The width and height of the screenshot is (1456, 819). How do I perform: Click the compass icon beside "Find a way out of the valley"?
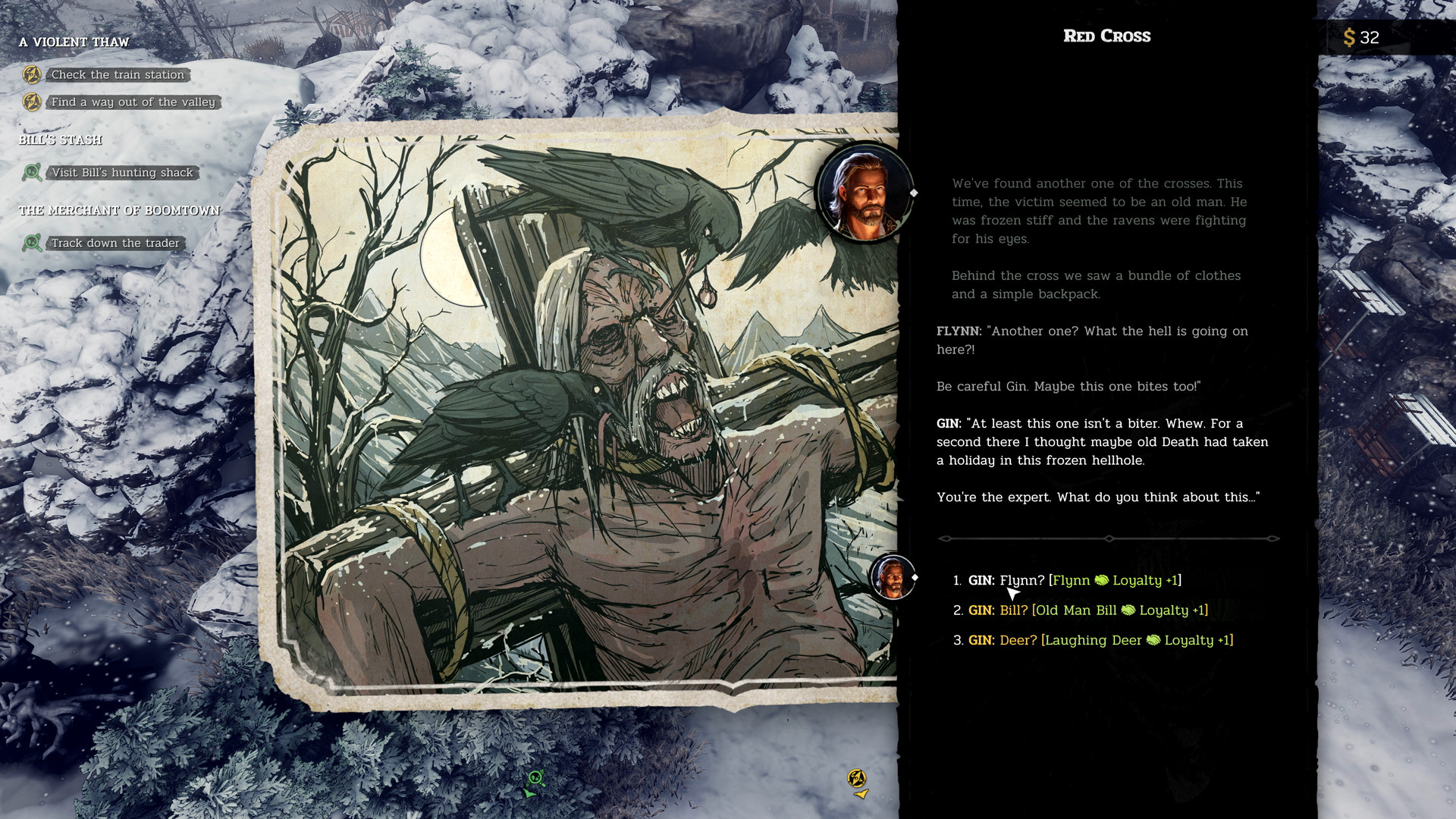[x=31, y=102]
